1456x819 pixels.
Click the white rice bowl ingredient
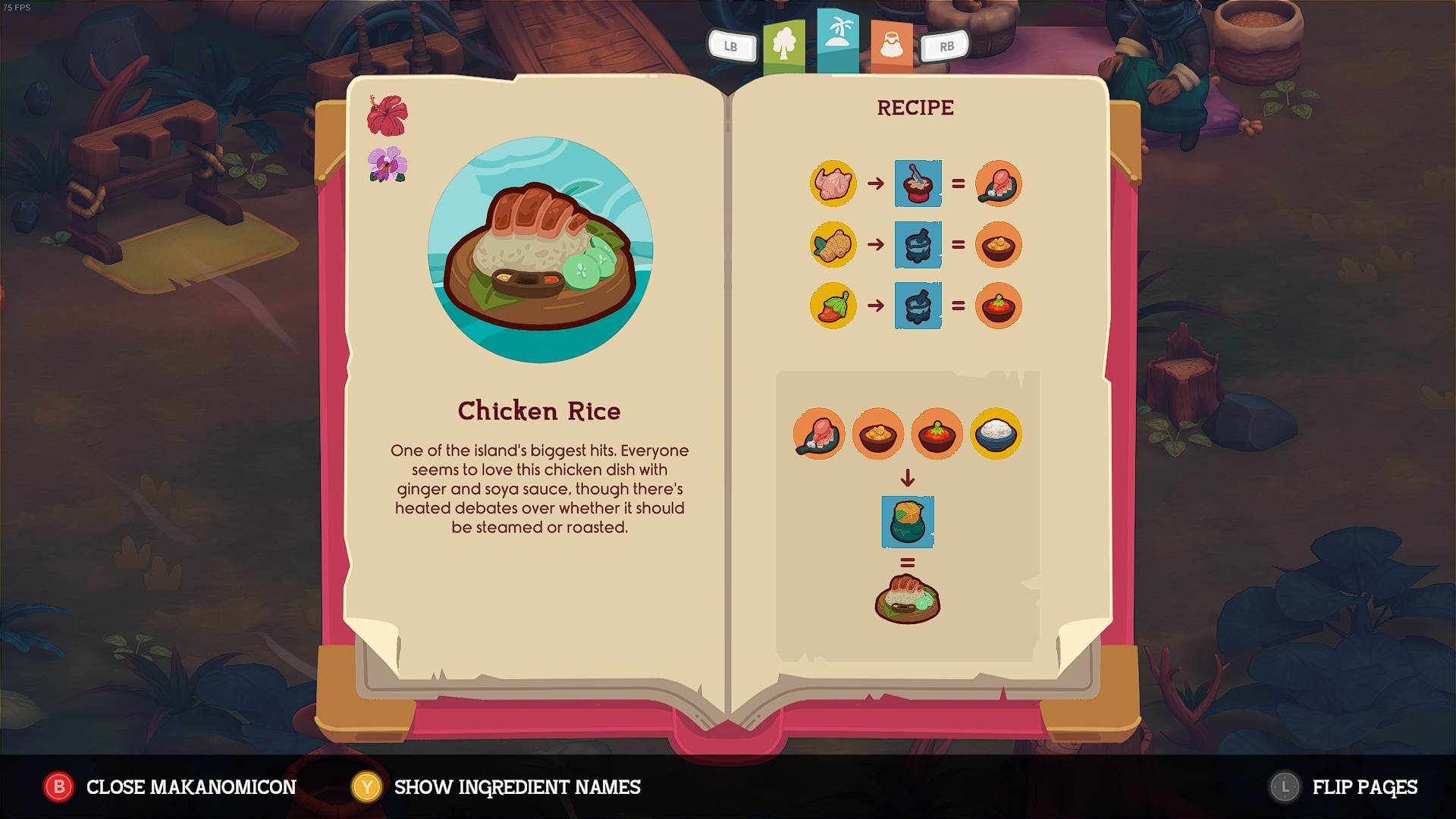point(996,434)
